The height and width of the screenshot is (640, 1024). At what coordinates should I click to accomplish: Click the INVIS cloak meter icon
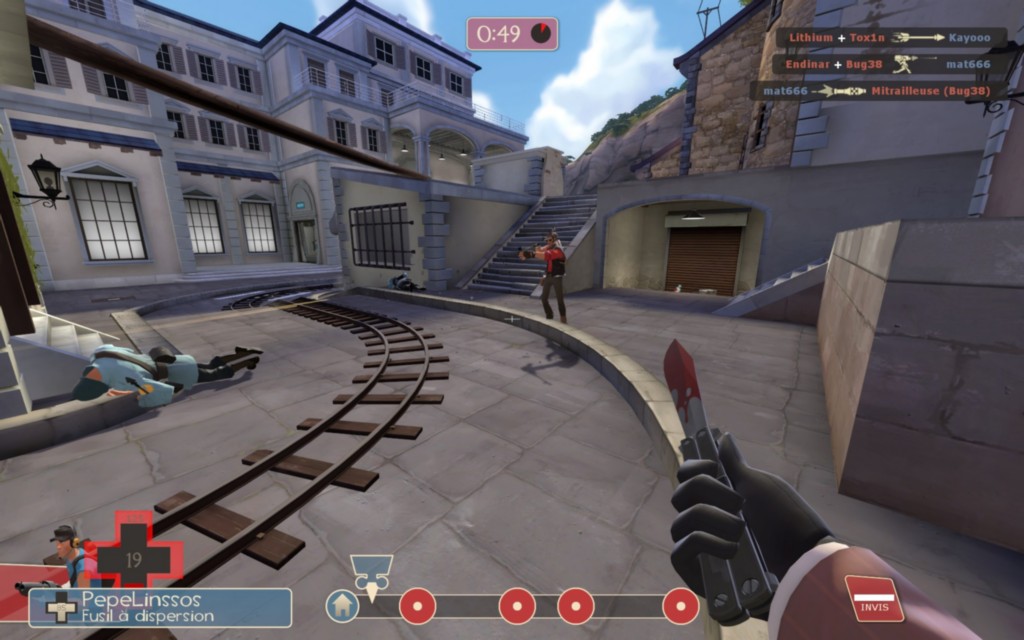873,598
